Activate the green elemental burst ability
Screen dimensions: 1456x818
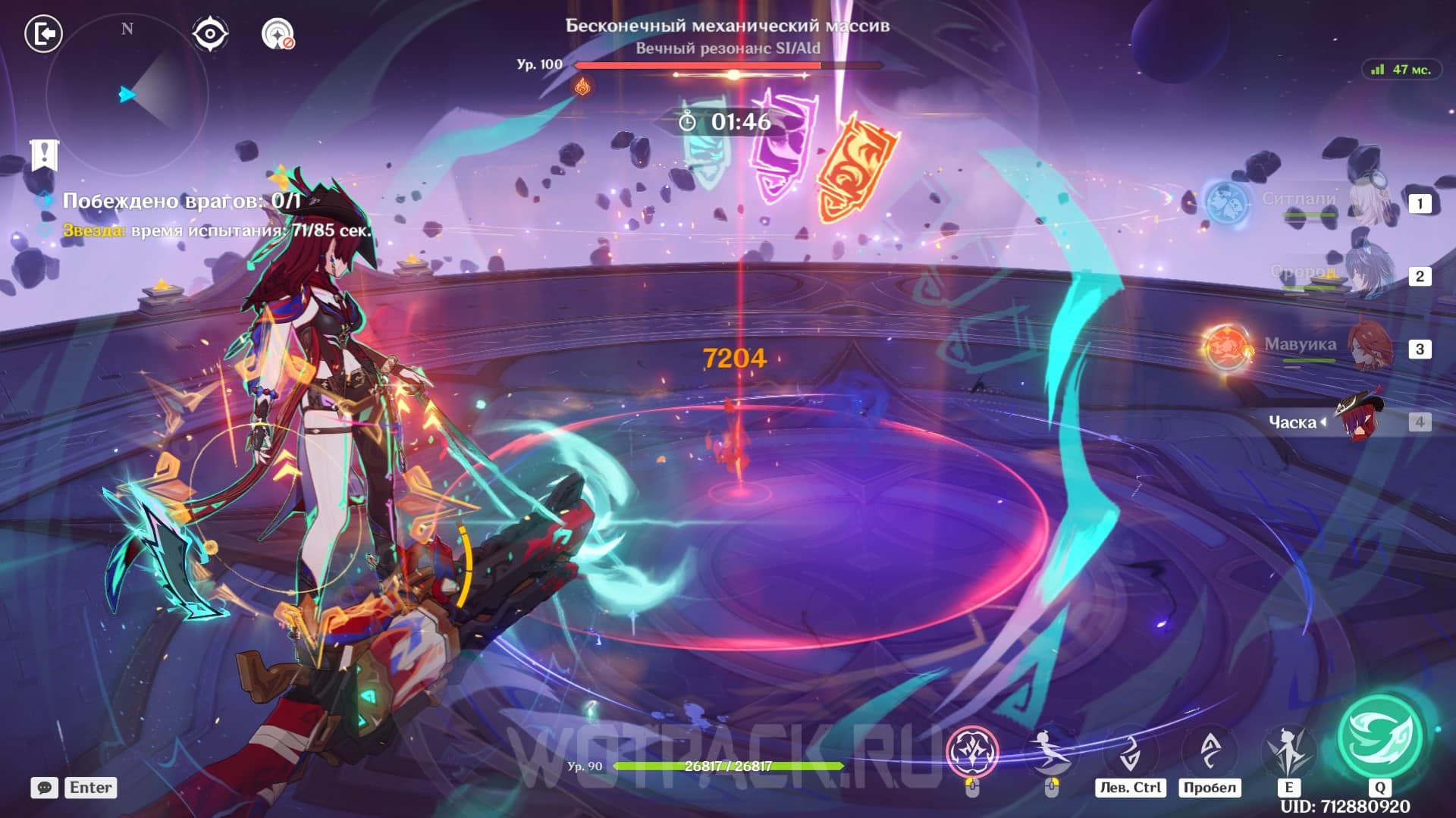pyautogui.click(x=1379, y=736)
